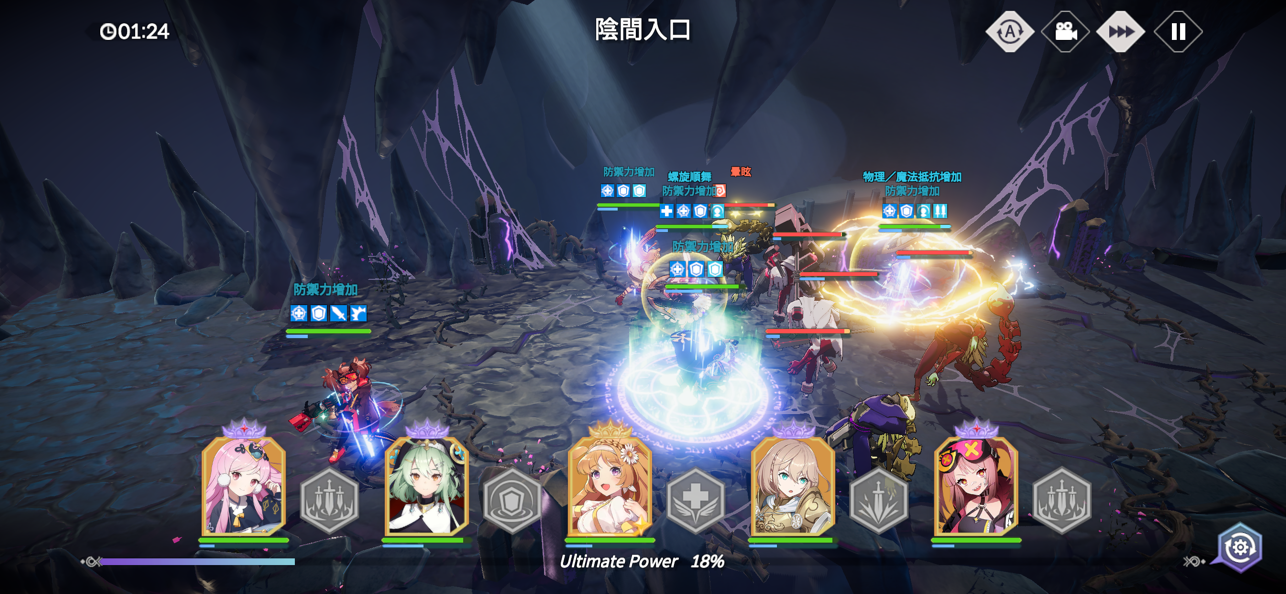Screen dimensions: 1286x594
Task: Toggle the fast-forward battle speed
Action: pos(1121,32)
